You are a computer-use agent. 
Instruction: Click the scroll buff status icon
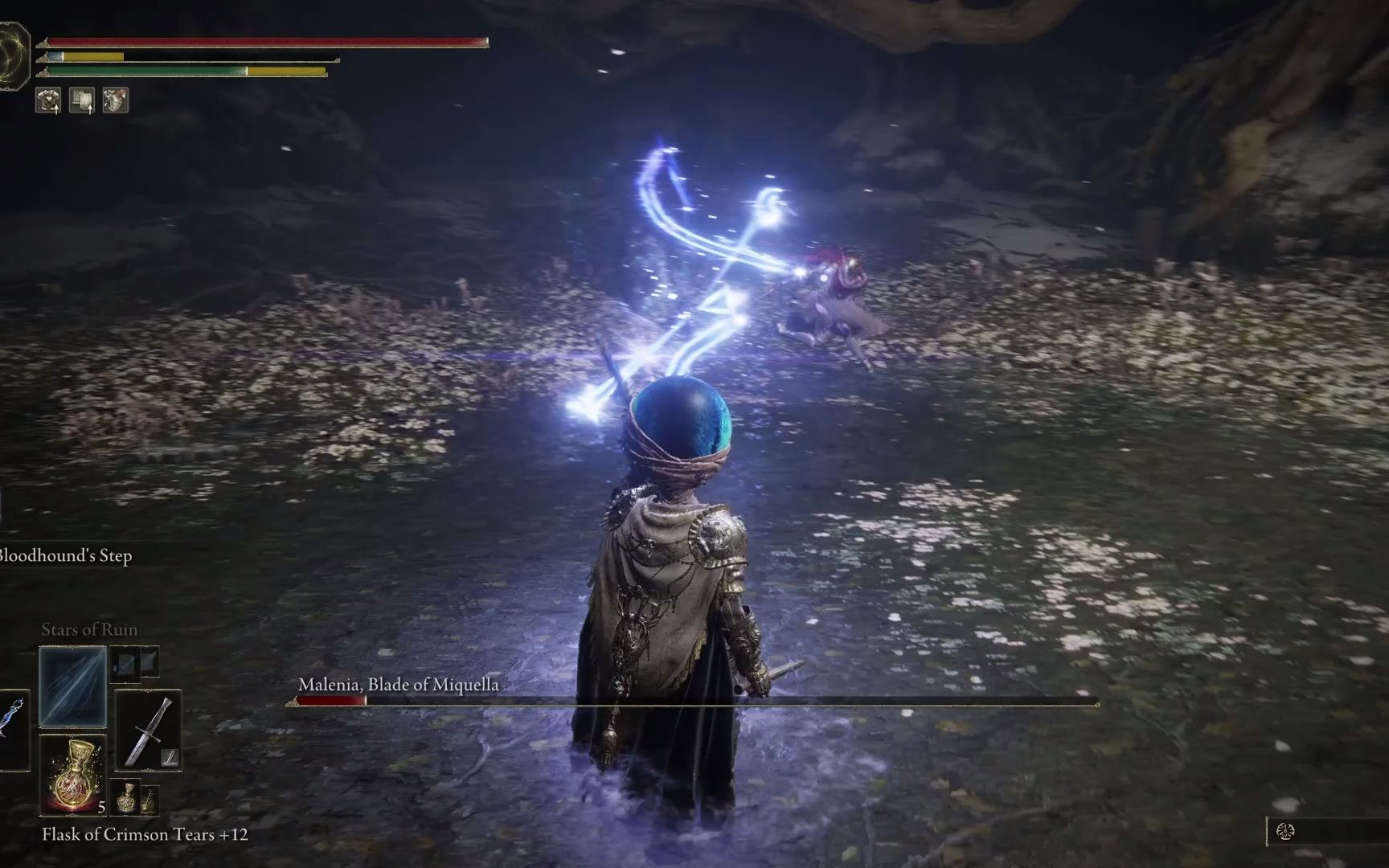click(x=82, y=101)
